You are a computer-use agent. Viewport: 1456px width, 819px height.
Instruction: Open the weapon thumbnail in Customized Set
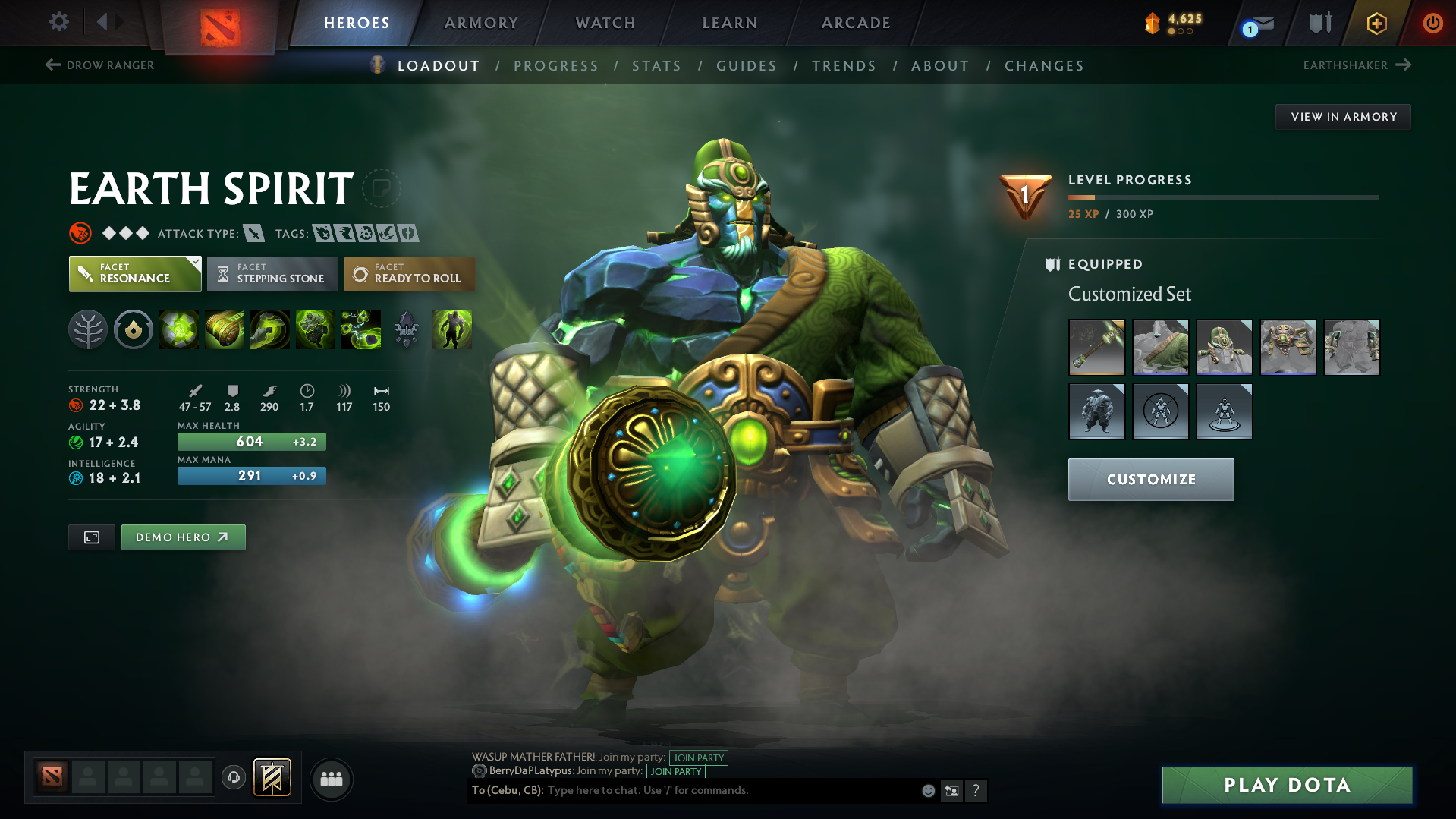click(x=1096, y=347)
